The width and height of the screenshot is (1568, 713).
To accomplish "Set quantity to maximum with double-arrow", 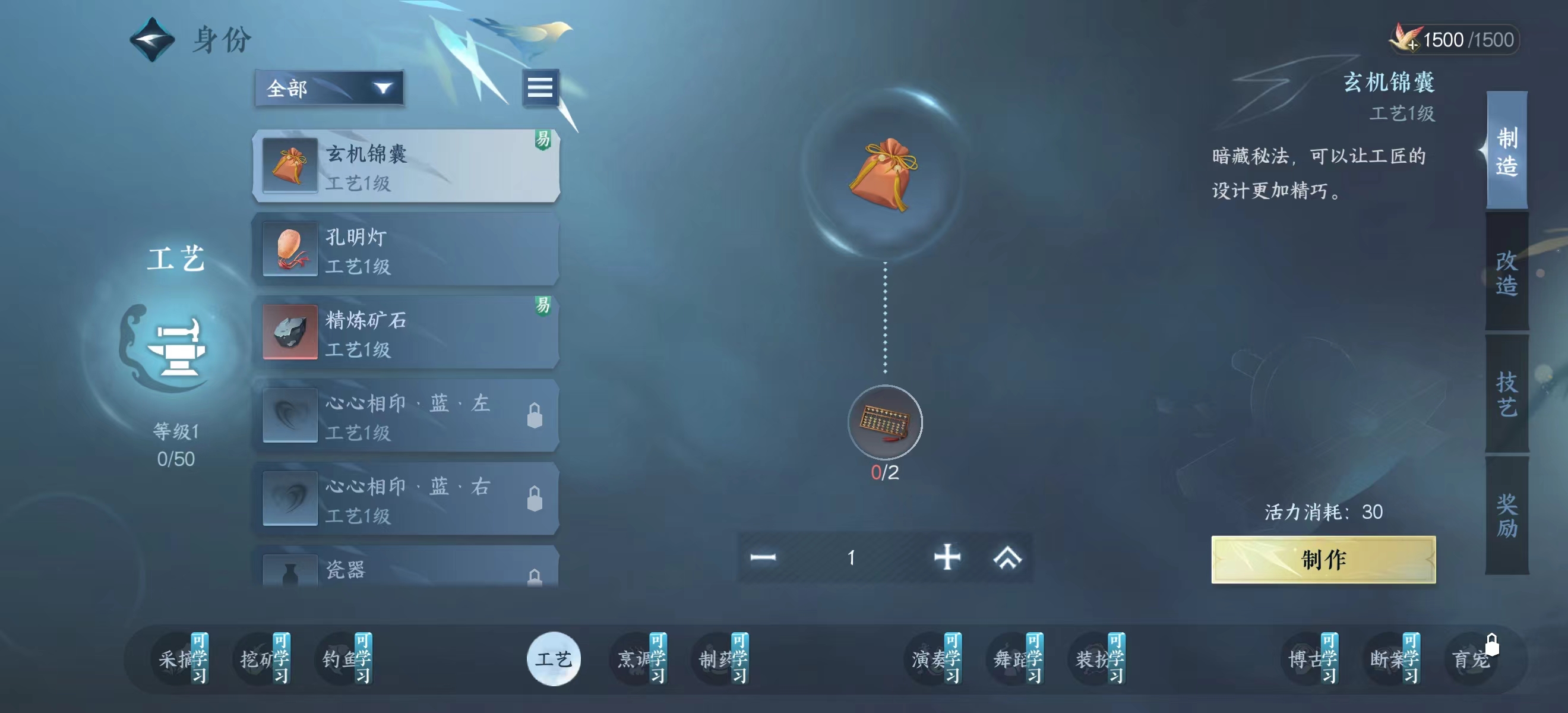I will pos(1007,557).
